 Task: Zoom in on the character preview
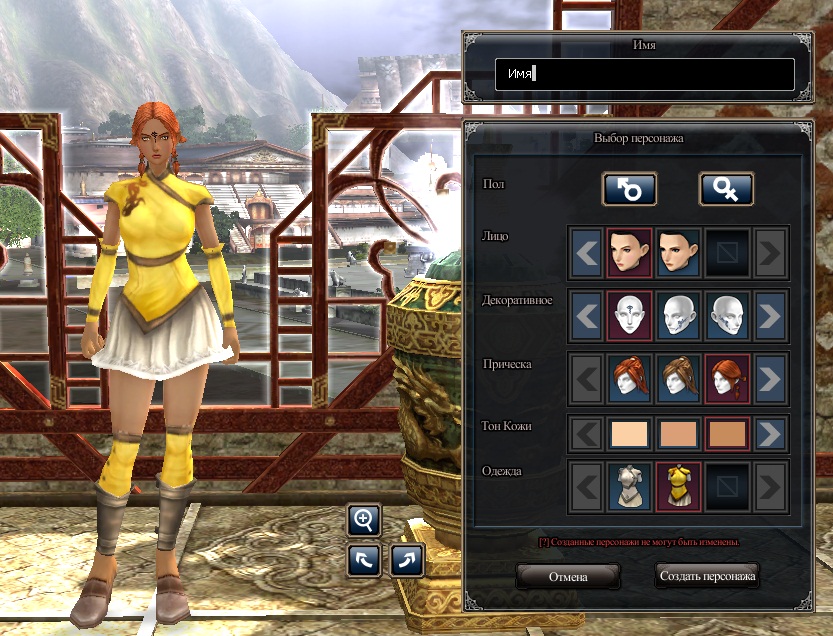click(x=363, y=520)
